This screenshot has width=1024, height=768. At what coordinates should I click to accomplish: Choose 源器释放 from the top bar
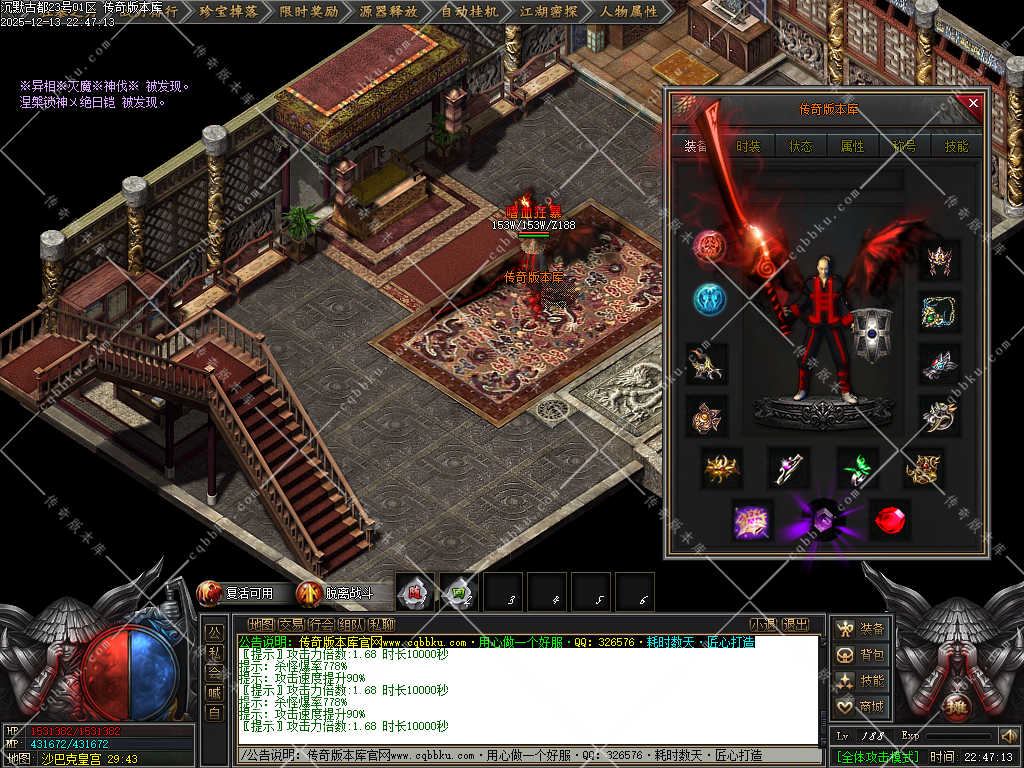[x=389, y=12]
